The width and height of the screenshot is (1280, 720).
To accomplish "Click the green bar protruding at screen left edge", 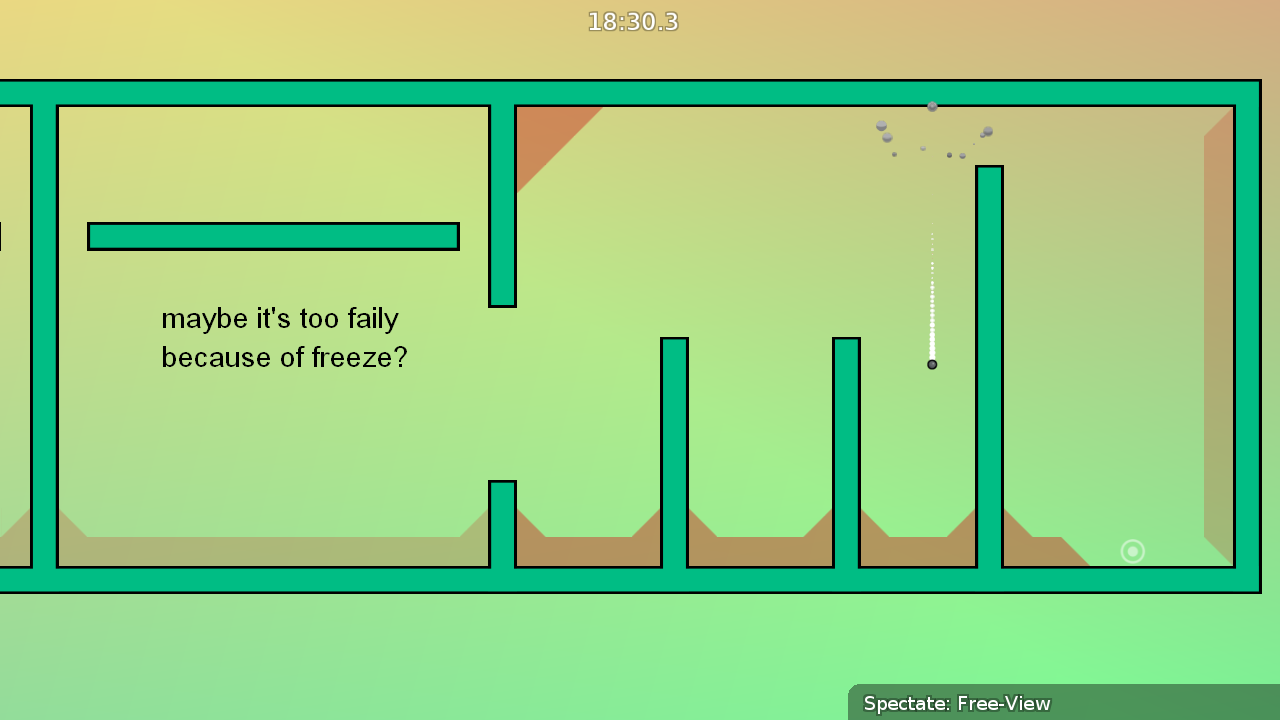I will point(4,237).
